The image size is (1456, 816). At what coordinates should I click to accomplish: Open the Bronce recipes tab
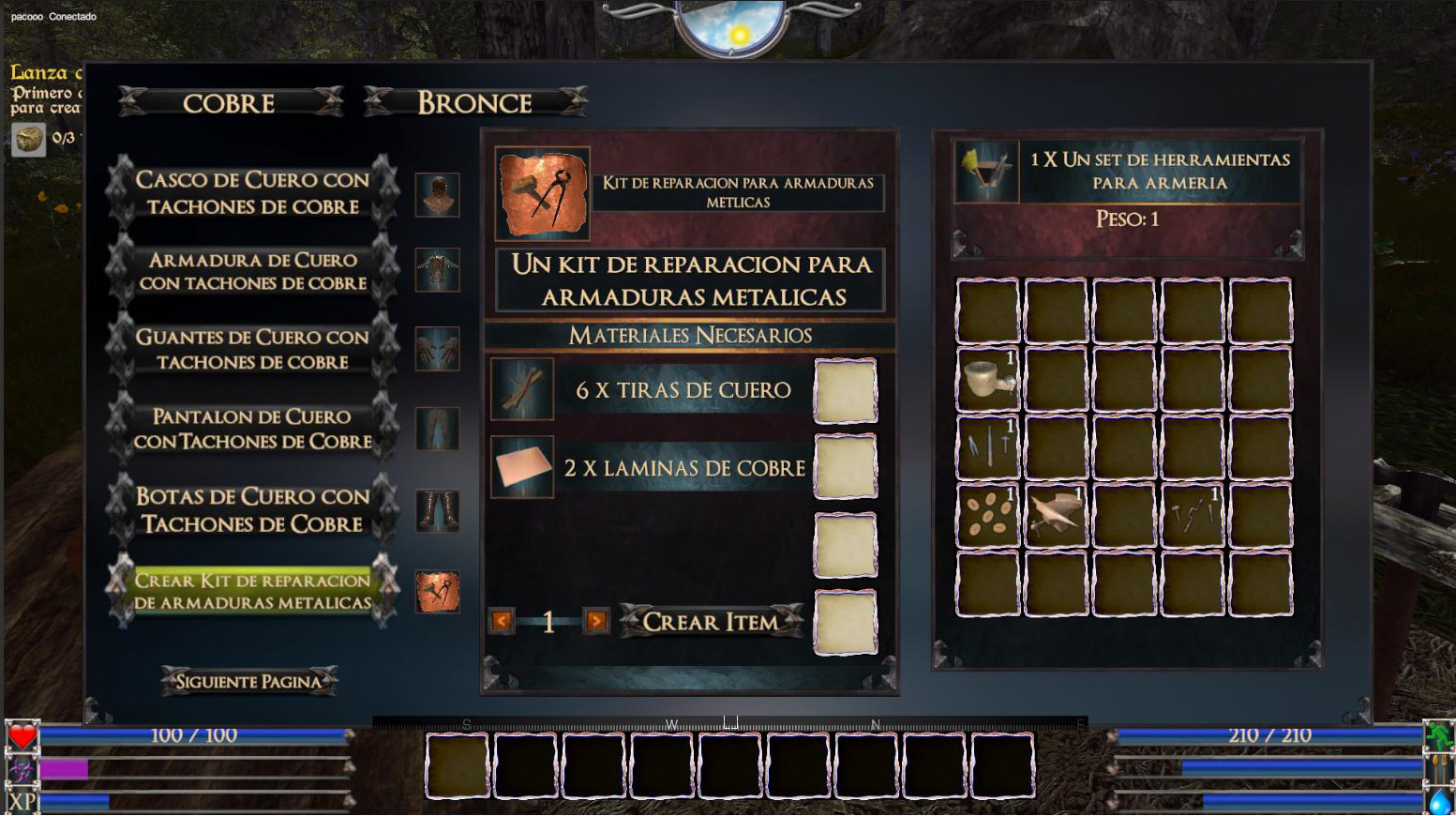click(474, 102)
